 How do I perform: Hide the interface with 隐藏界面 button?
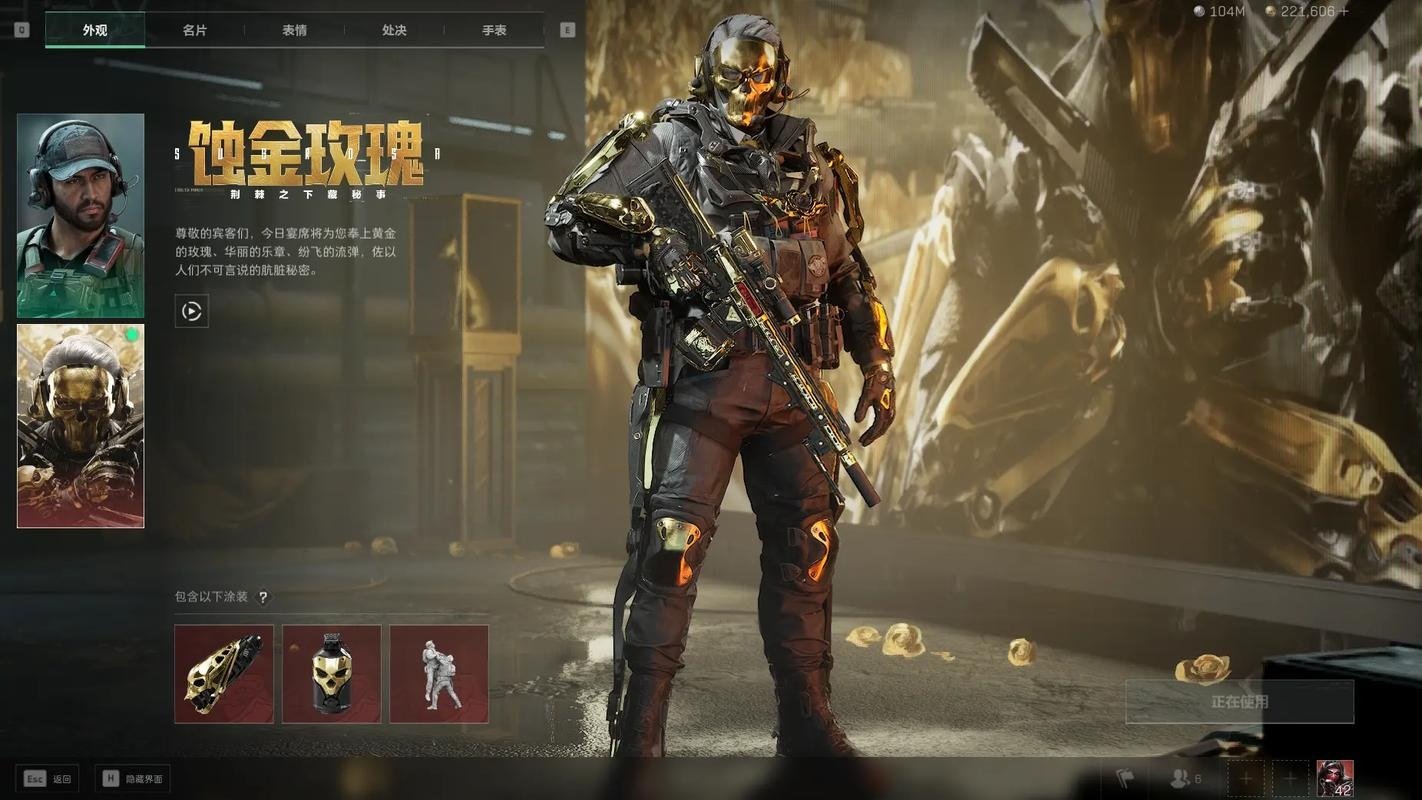(x=133, y=778)
